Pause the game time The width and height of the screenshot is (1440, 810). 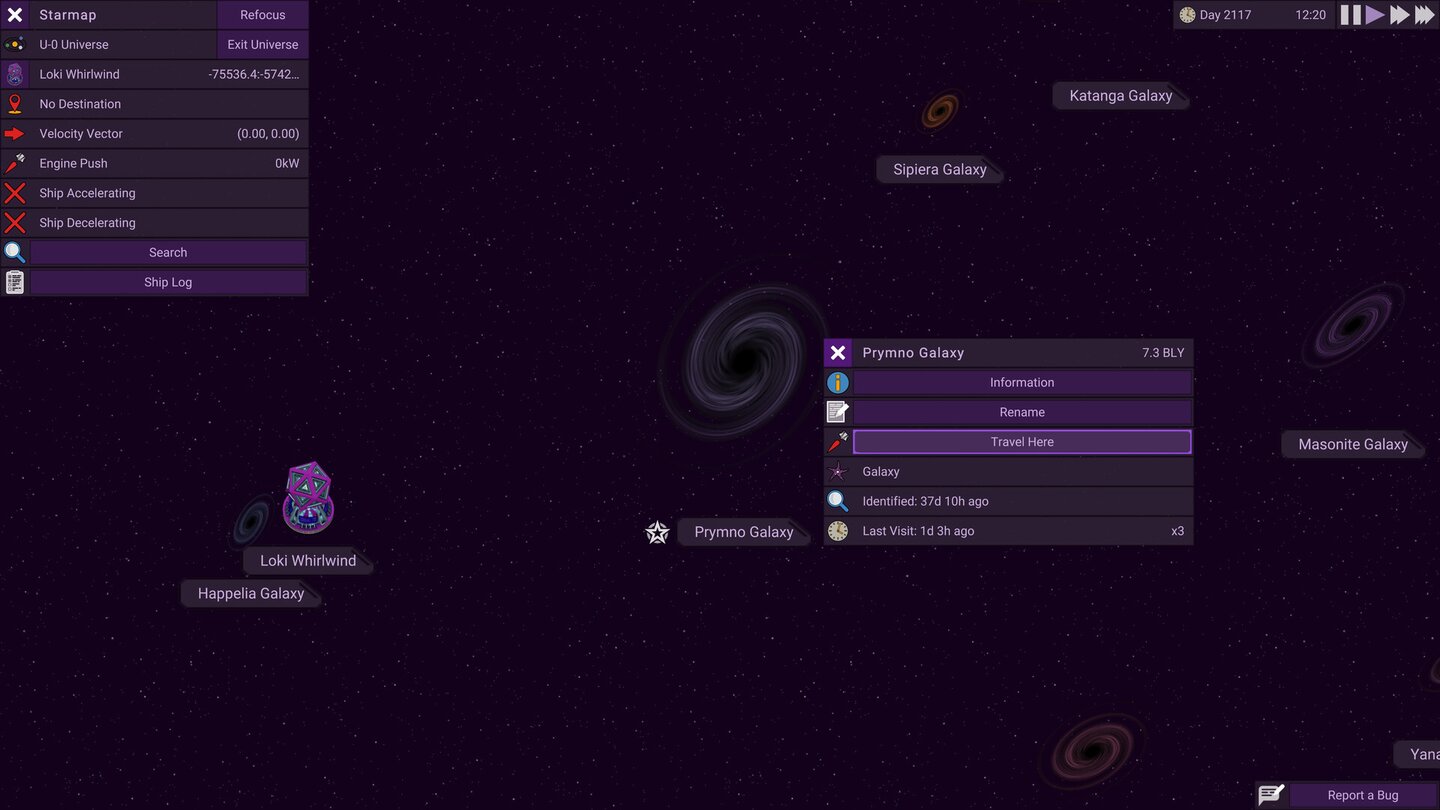pos(1350,14)
